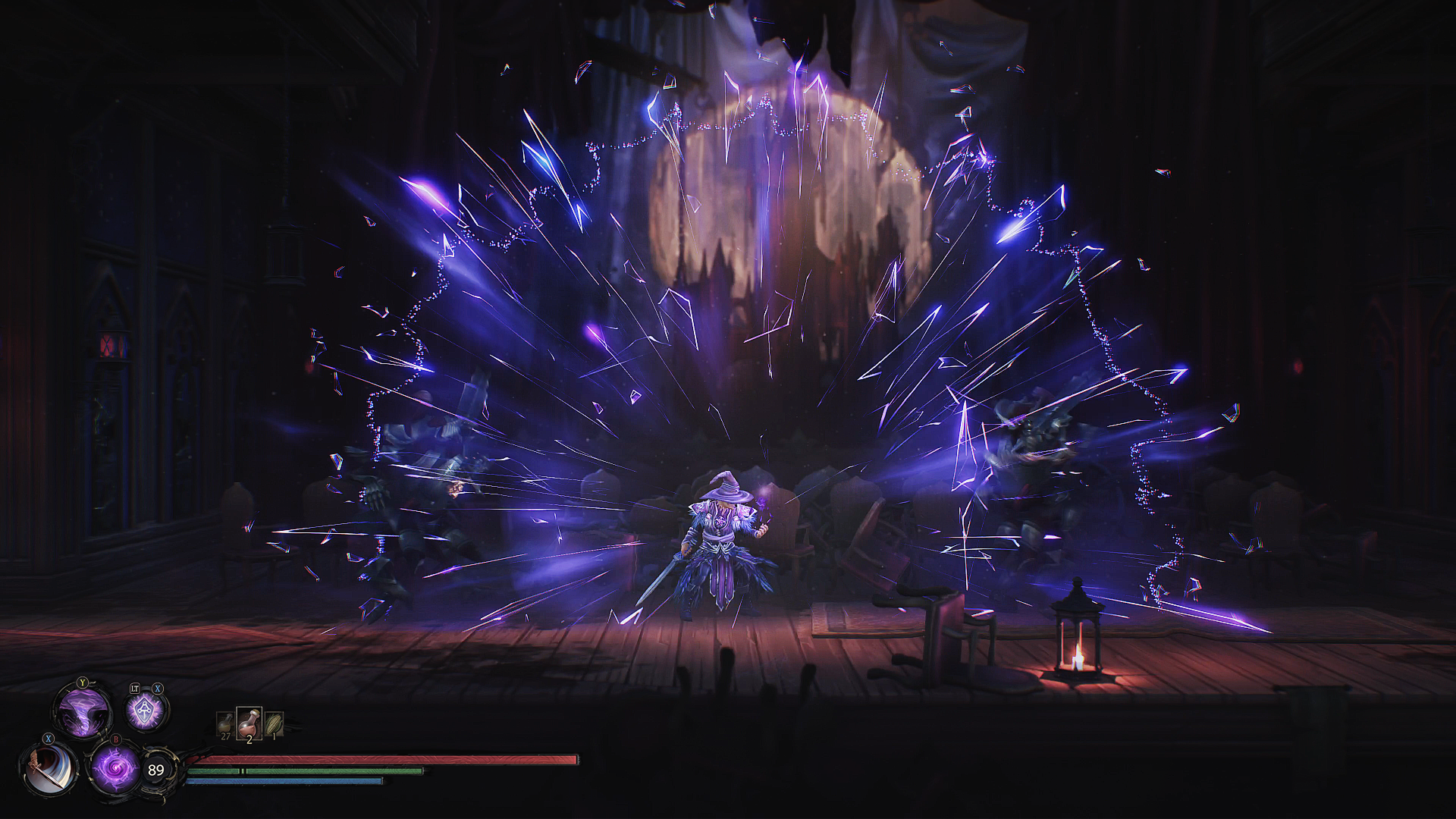Screen dimensions: 1456x819
Task: Use the highlighted red potion with count 2
Action: tap(249, 721)
